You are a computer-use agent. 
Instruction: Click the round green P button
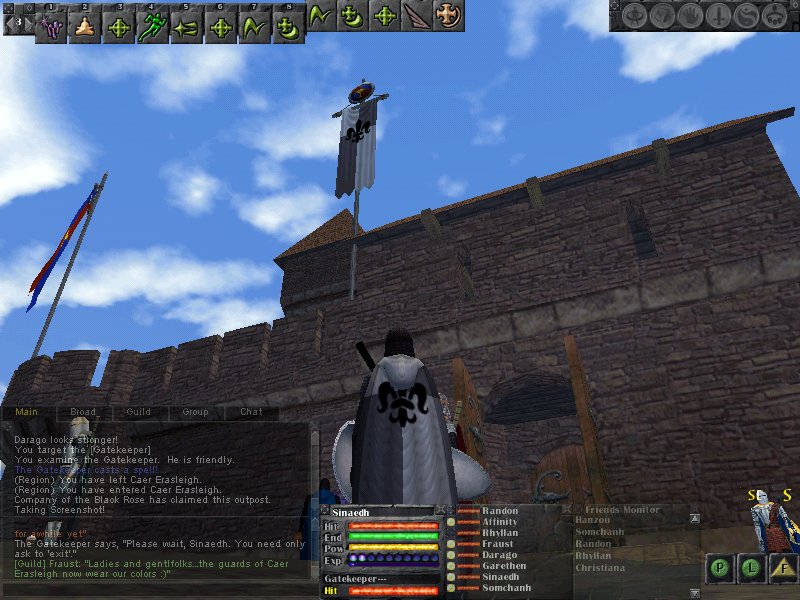(x=719, y=568)
